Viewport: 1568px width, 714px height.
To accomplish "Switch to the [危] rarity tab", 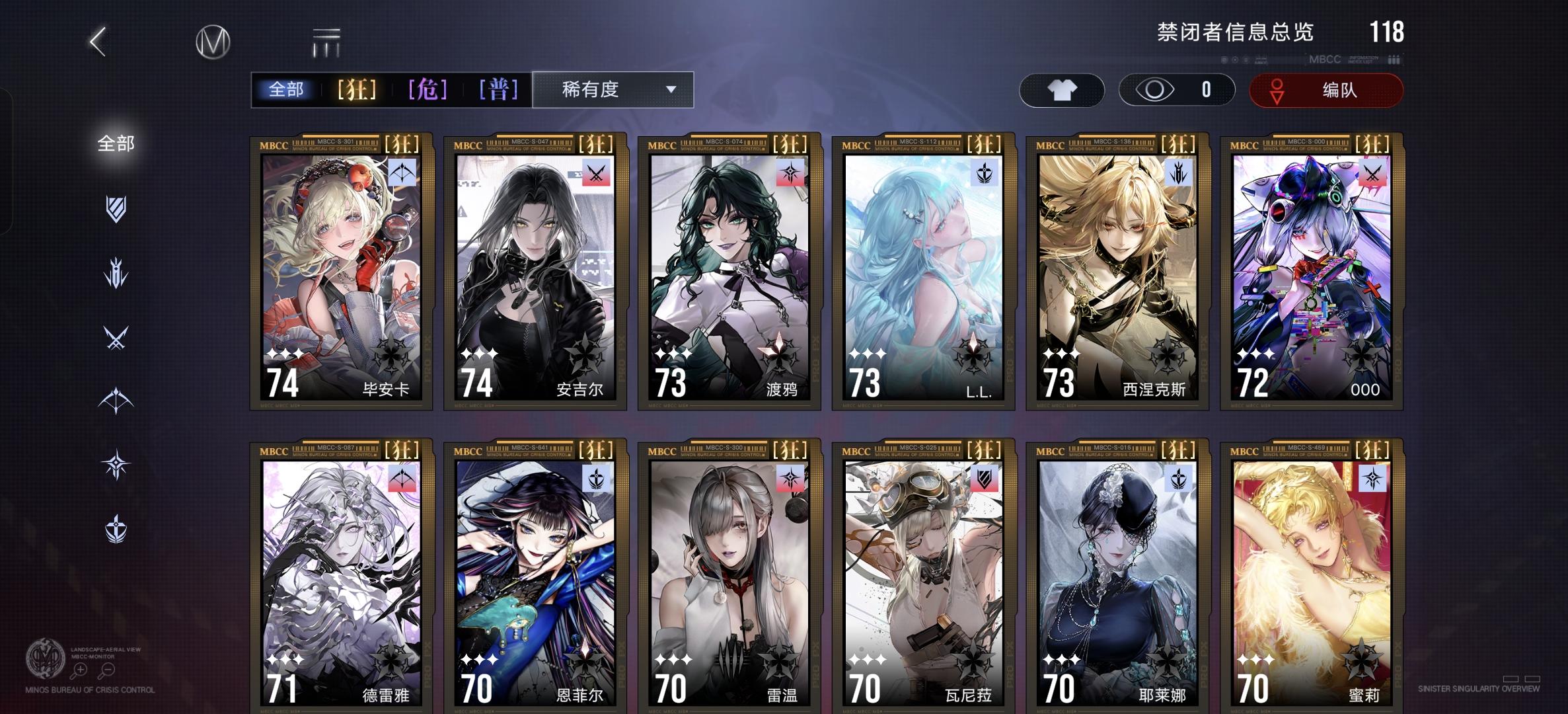I will [428, 90].
